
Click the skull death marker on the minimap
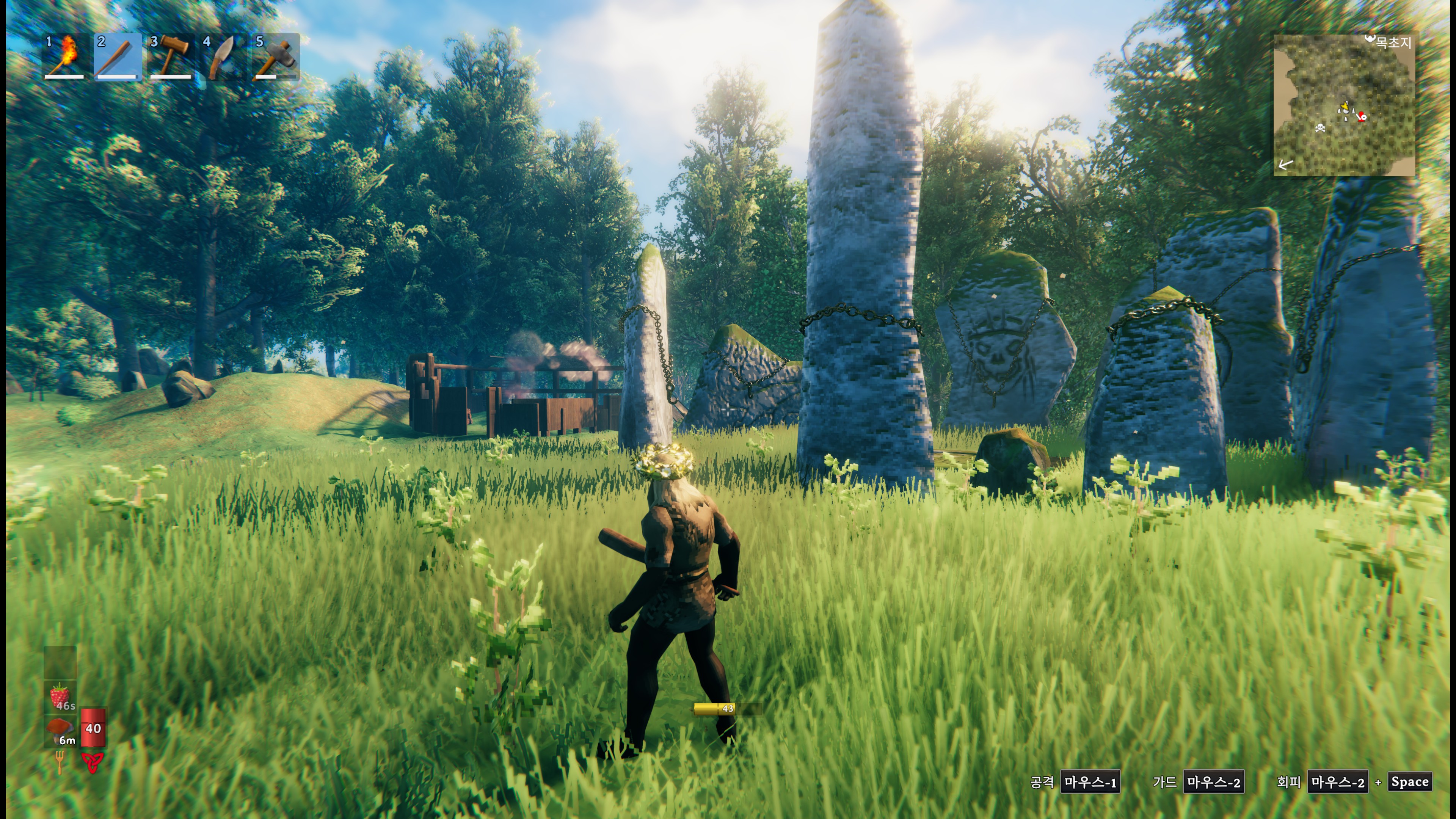[1320, 128]
